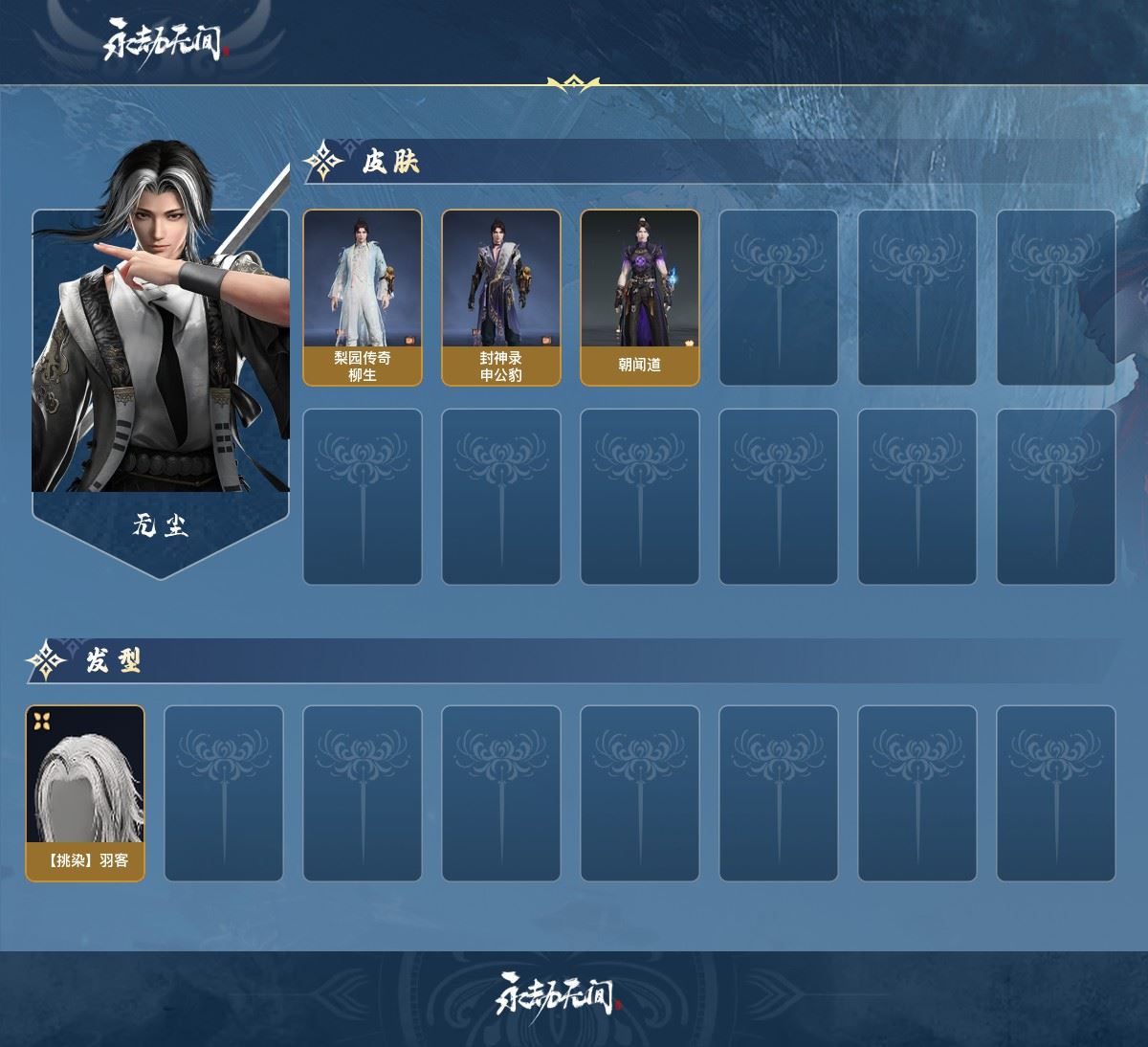
Task: Open the 永劫无间 logo in the header
Action: coord(166,40)
